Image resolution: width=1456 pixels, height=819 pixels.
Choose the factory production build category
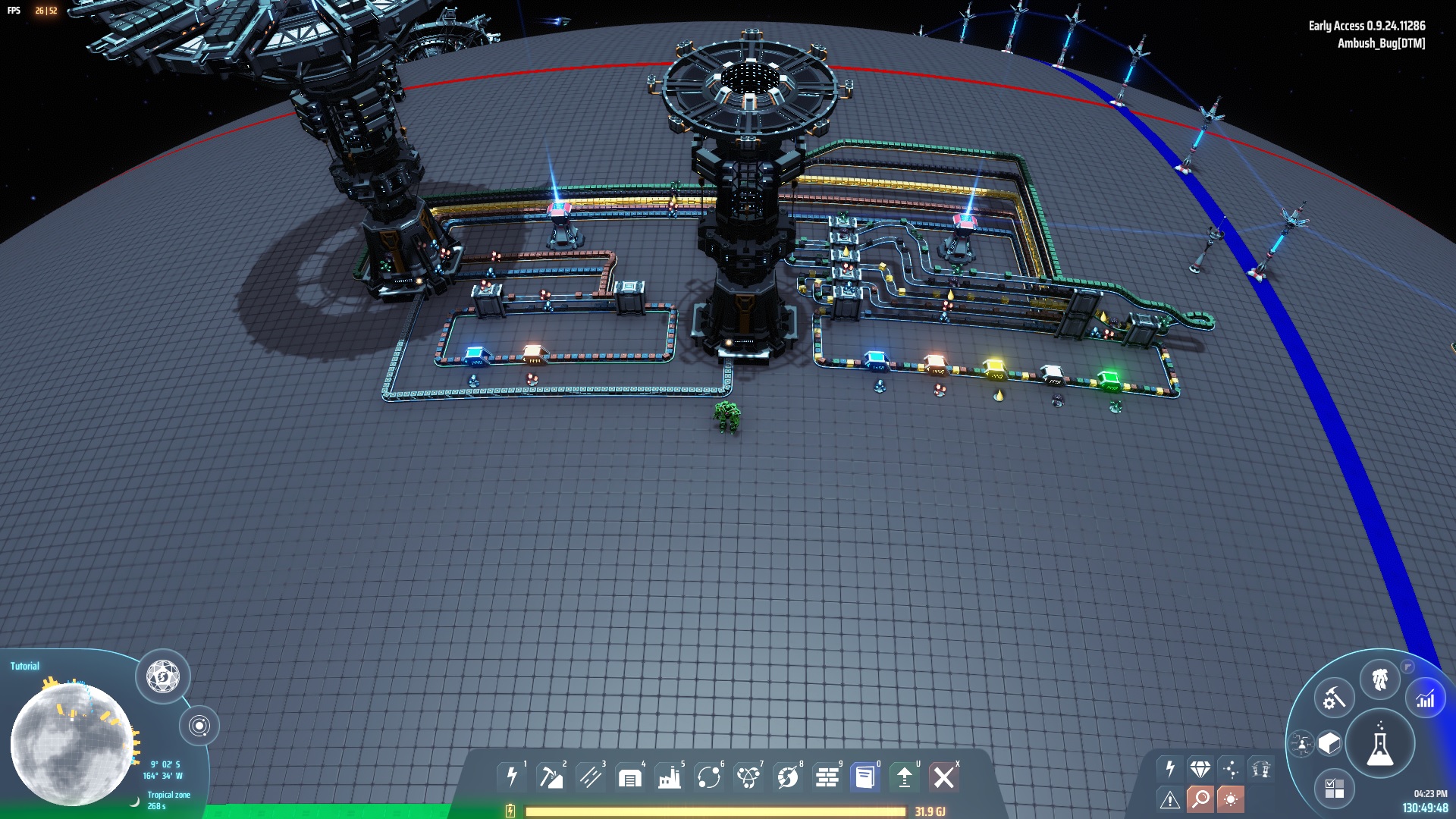[669, 777]
